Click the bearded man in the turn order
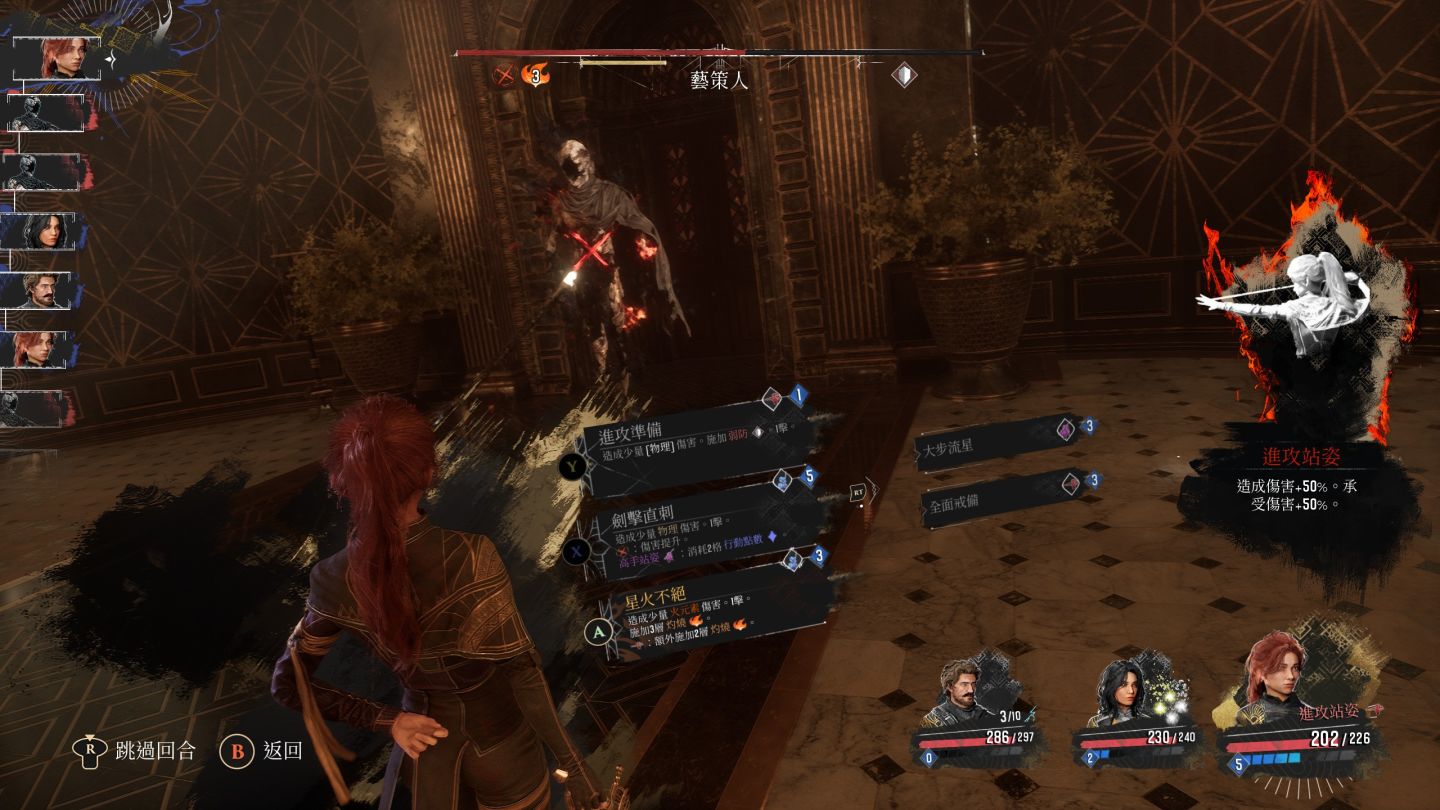This screenshot has height=810, width=1440. click(x=44, y=290)
